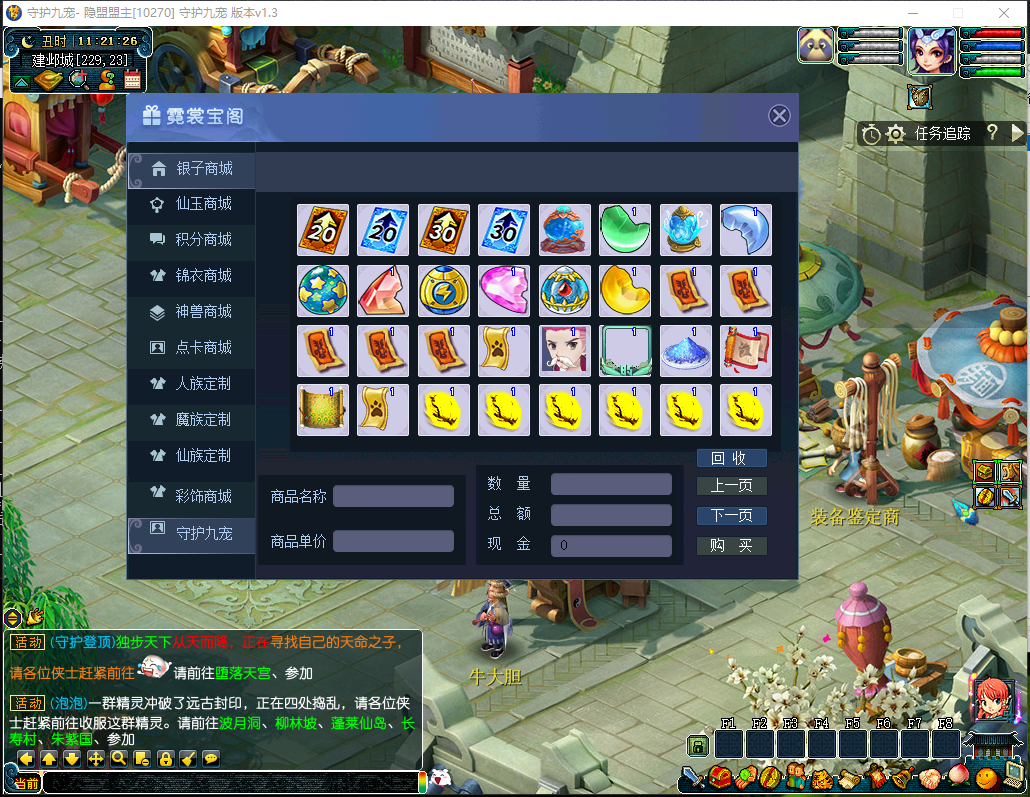Open the 神兽商城 category

tap(191, 312)
